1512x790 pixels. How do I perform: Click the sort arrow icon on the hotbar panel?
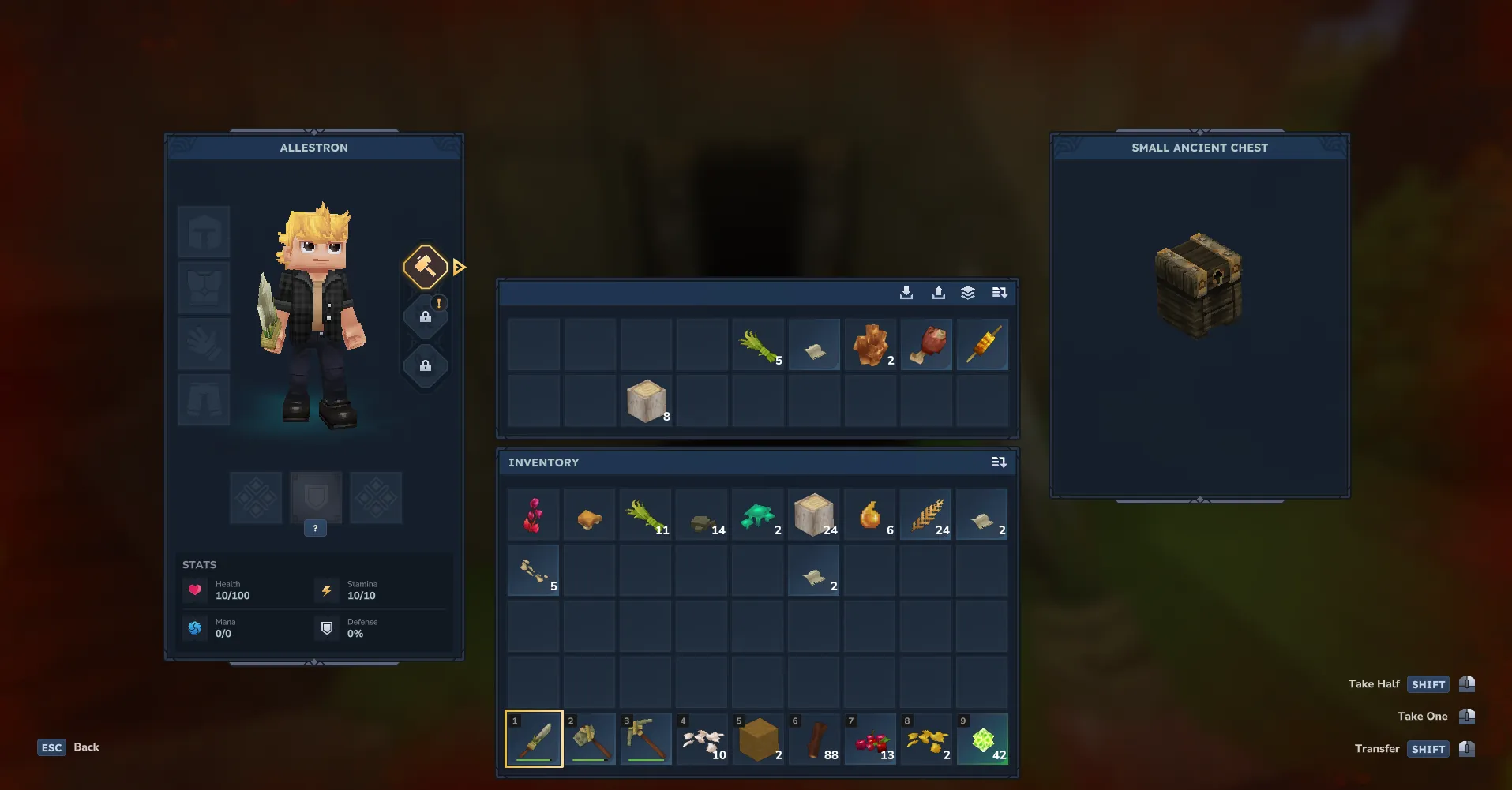click(1000, 292)
